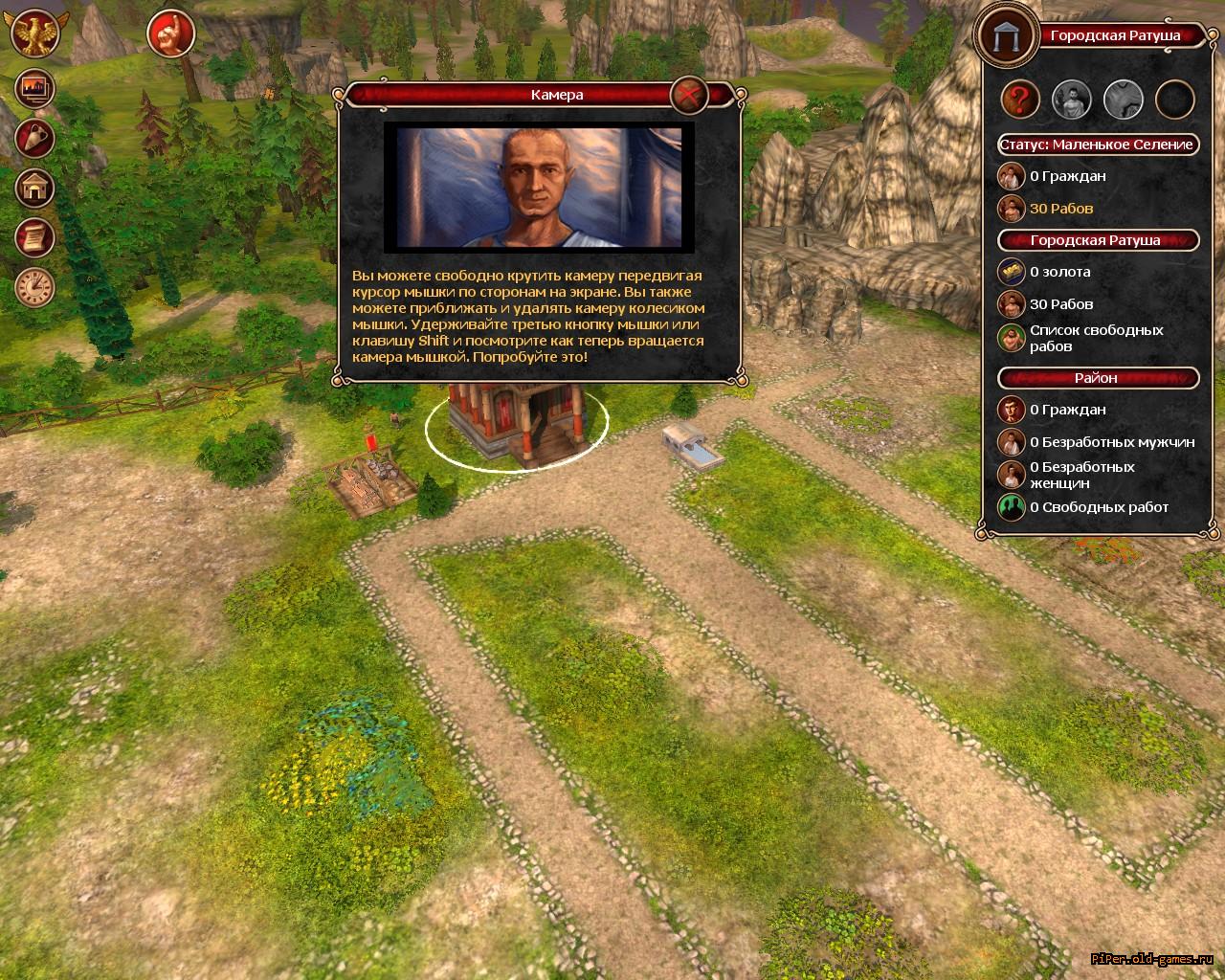This screenshot has height=980, width=1225.
Task: Select the grey man portrait icon
Action: 1072,98
